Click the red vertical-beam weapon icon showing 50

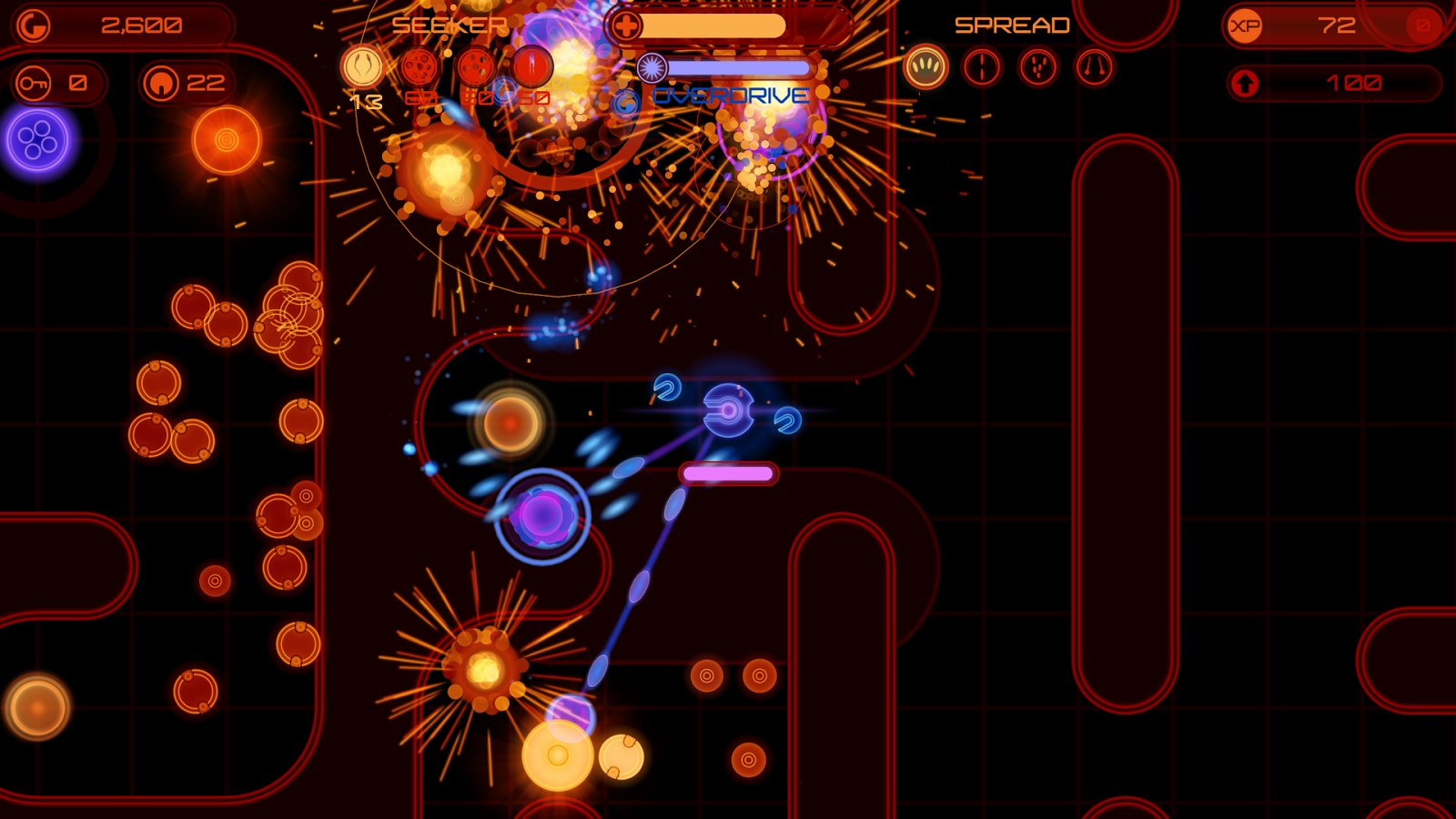pos(532,66)
